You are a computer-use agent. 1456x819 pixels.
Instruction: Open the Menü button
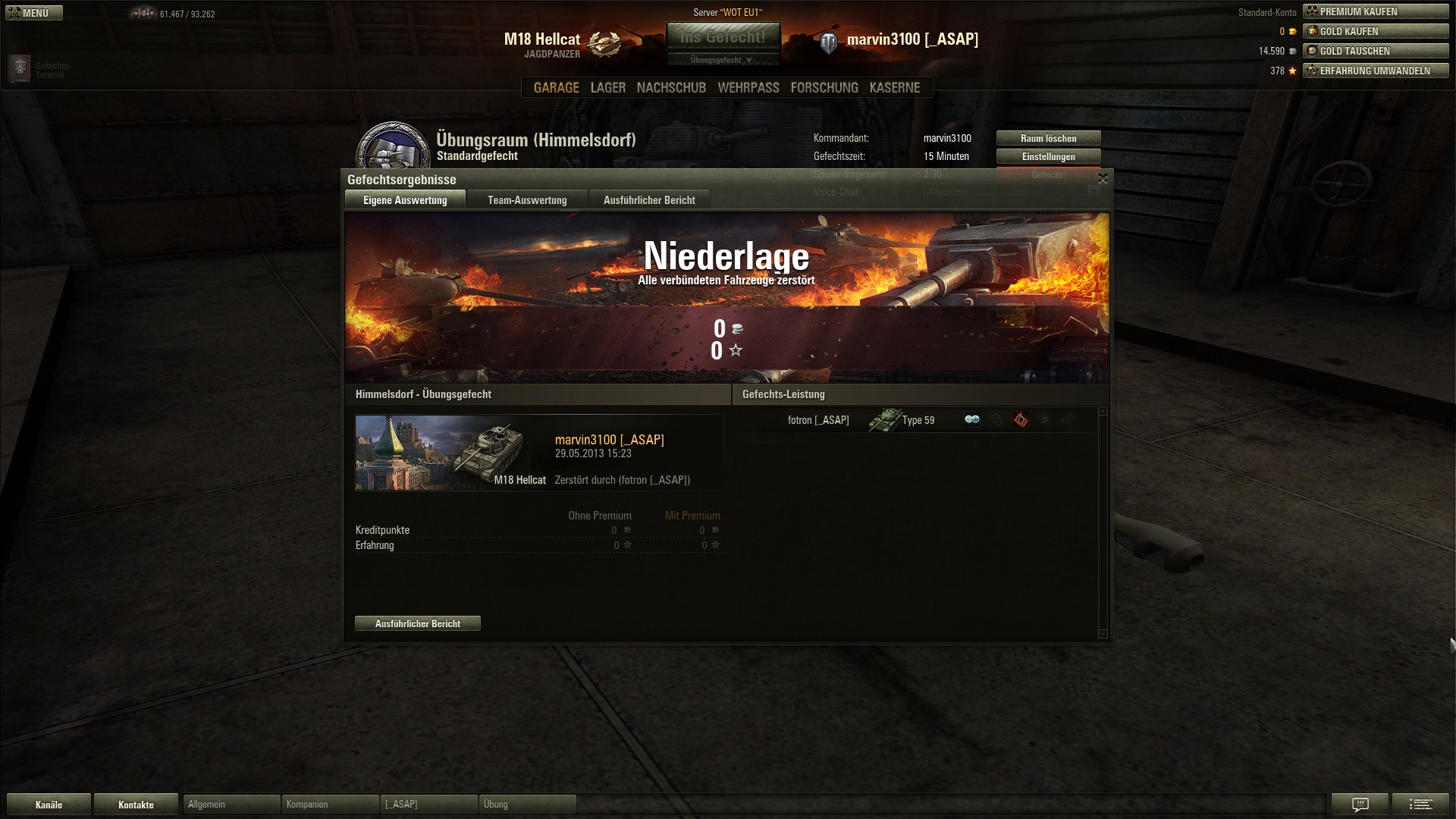coord(34,13)
